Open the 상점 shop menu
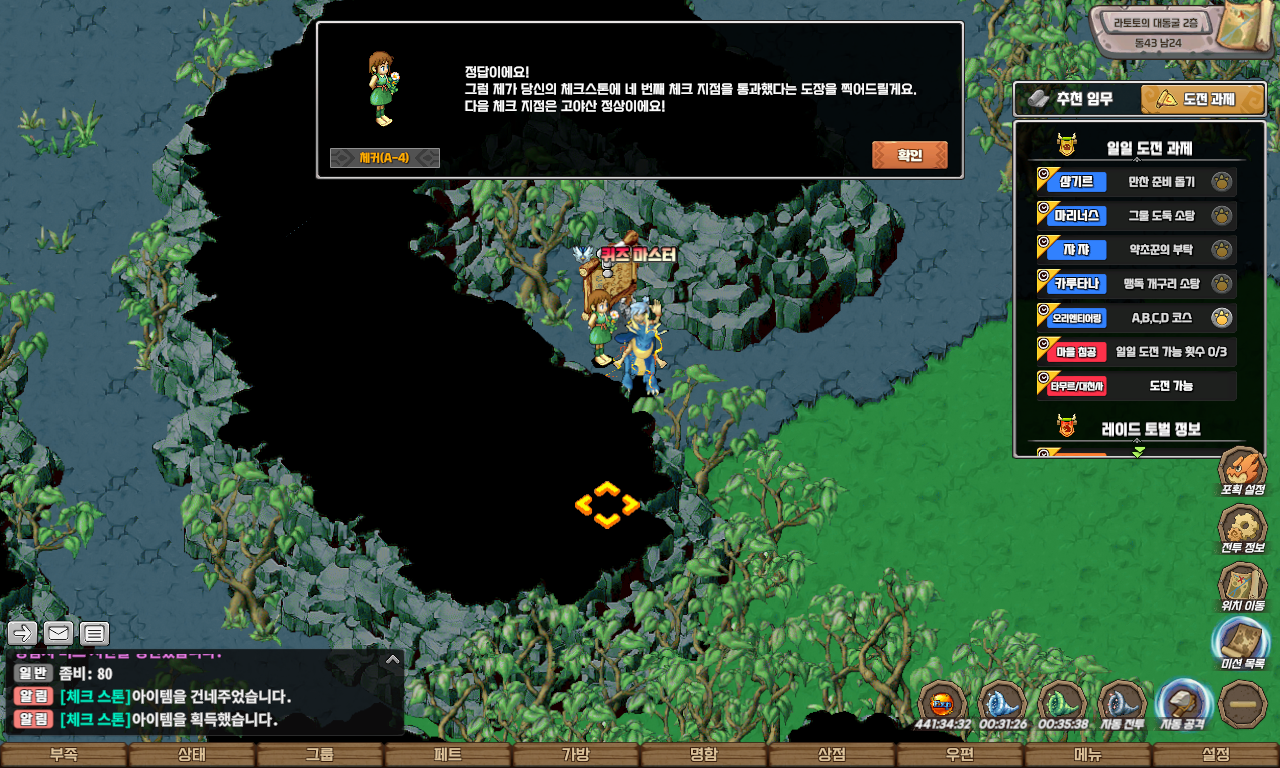 click(x=831, y=755)
